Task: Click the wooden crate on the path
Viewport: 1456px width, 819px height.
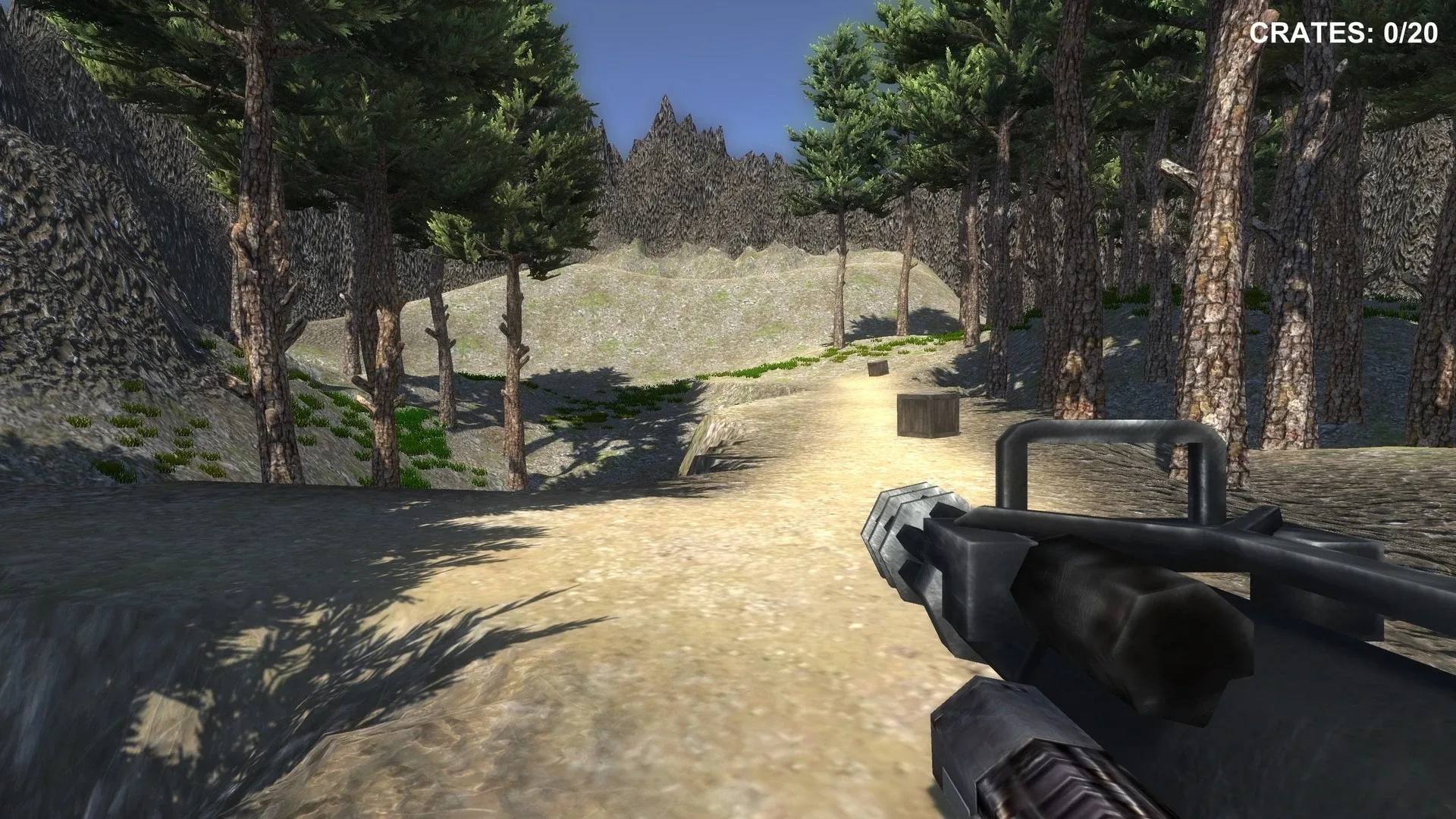Action: pos(927,416)
